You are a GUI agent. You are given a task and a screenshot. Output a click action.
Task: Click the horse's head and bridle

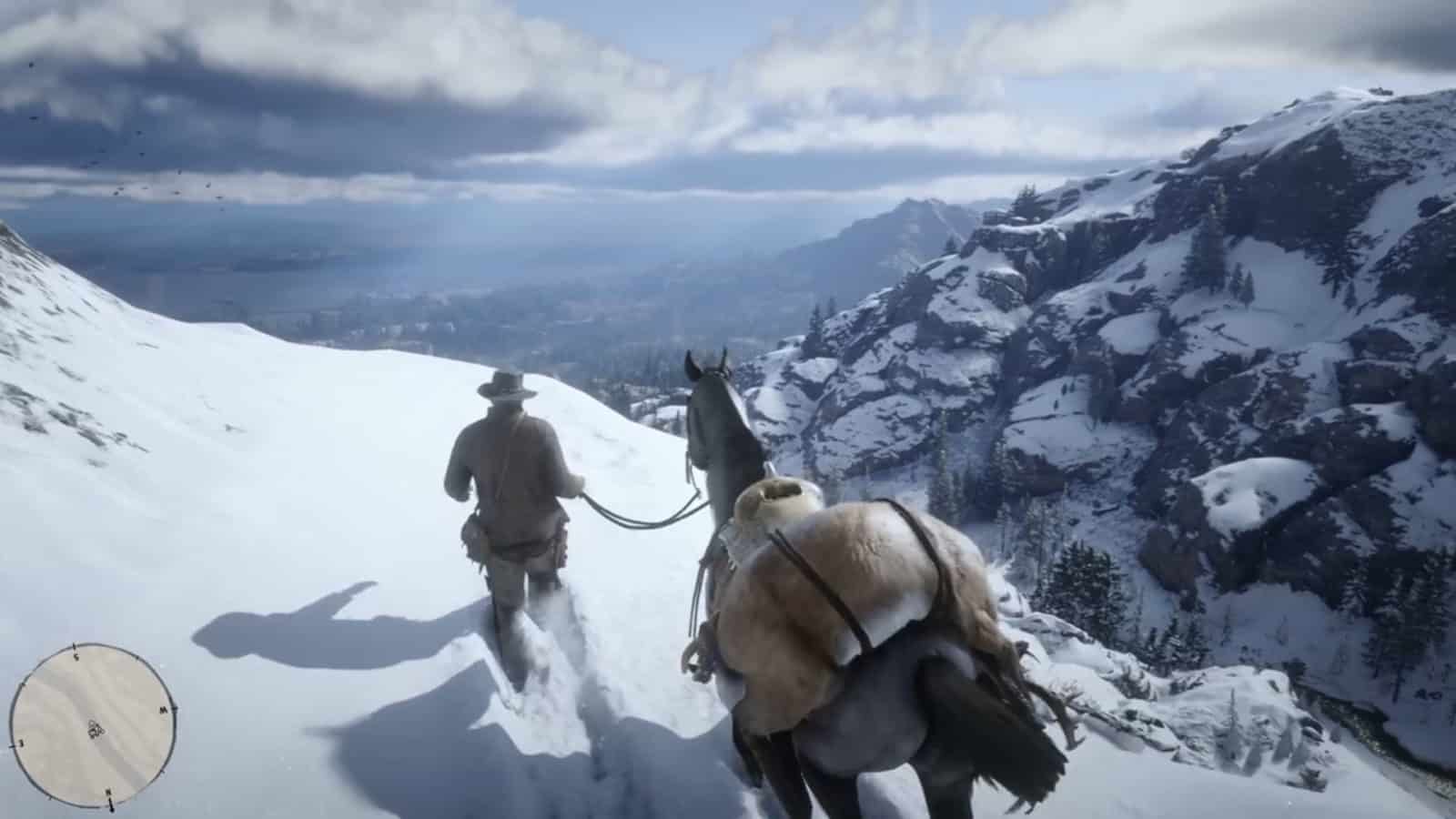click(x=712, y=400)
